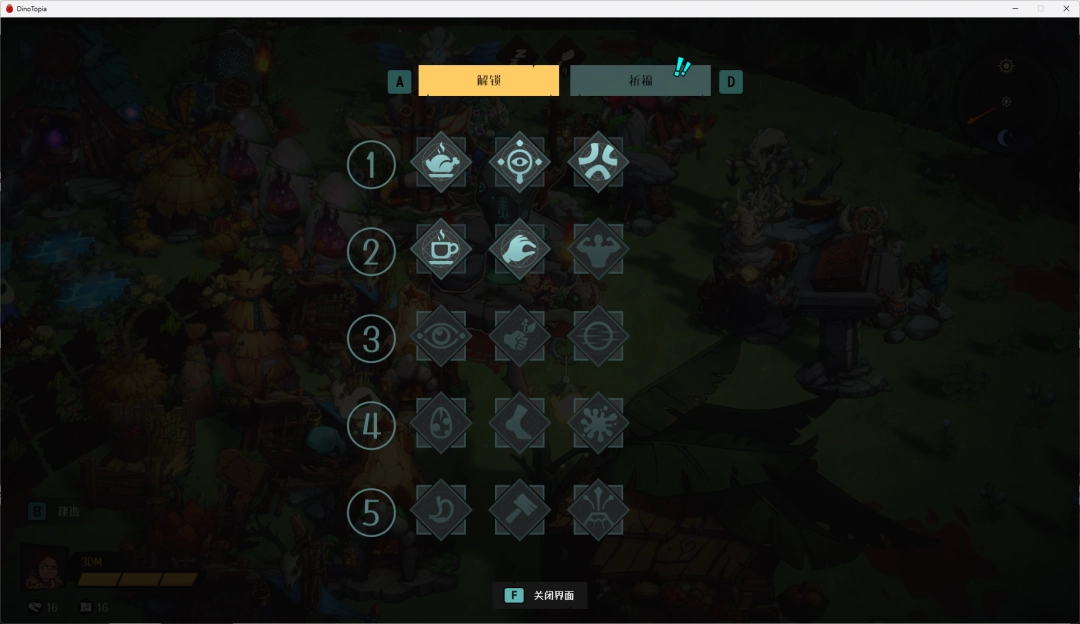
Task: Pick the spotted egg skill icon
Action: (x=440, y=423)
